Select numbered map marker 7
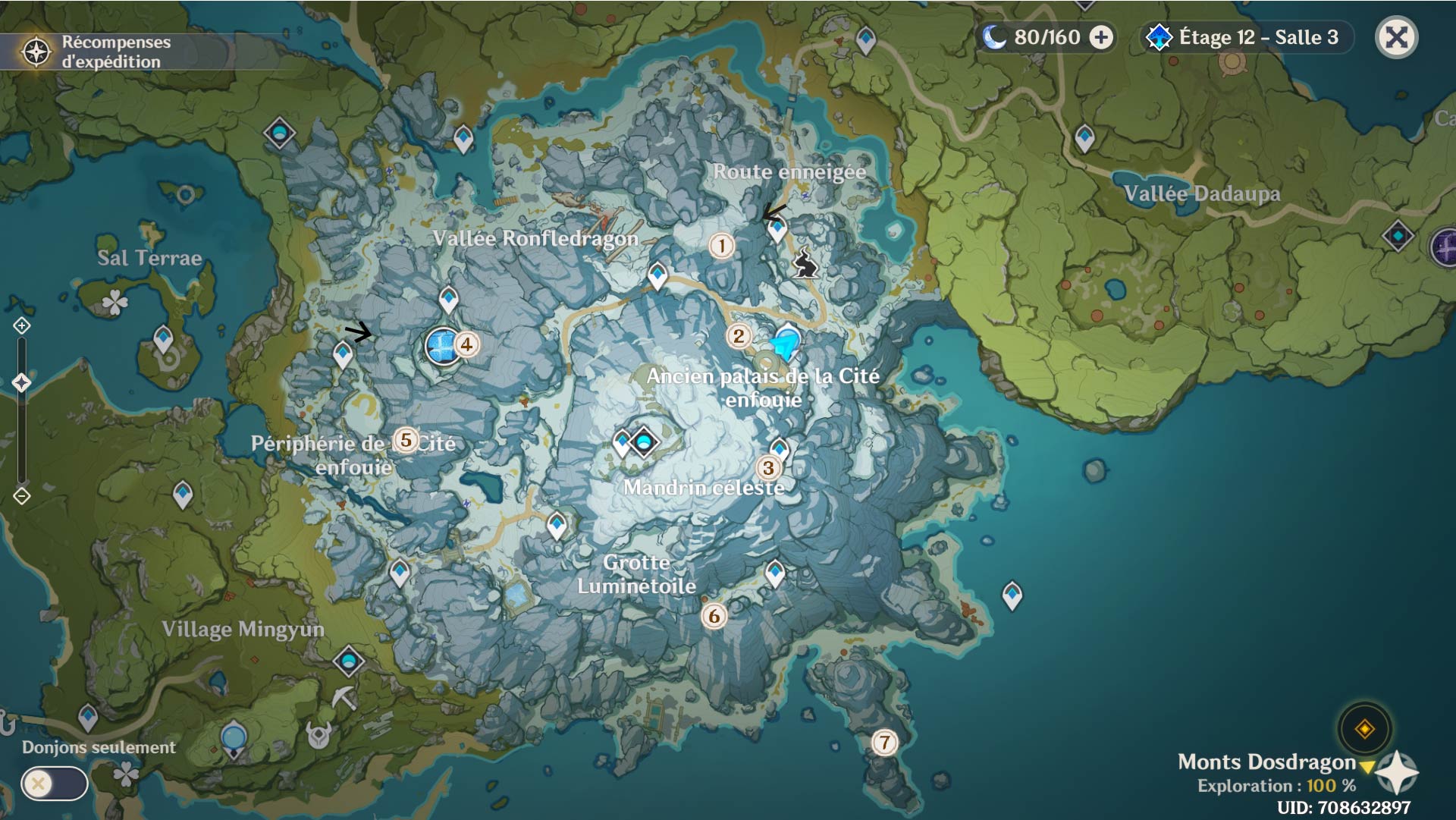 click(884, 742)
